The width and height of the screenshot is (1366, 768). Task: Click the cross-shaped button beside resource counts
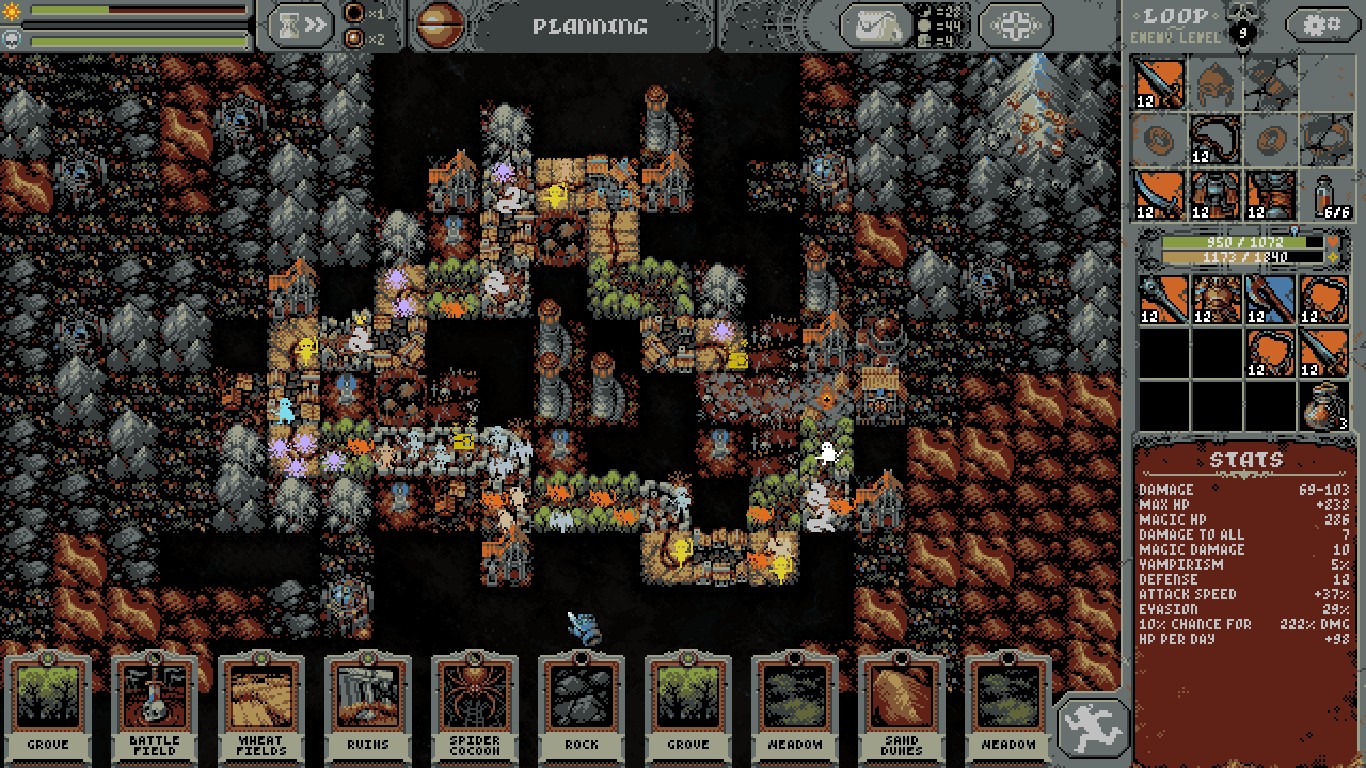click(x=1015, y=26)
